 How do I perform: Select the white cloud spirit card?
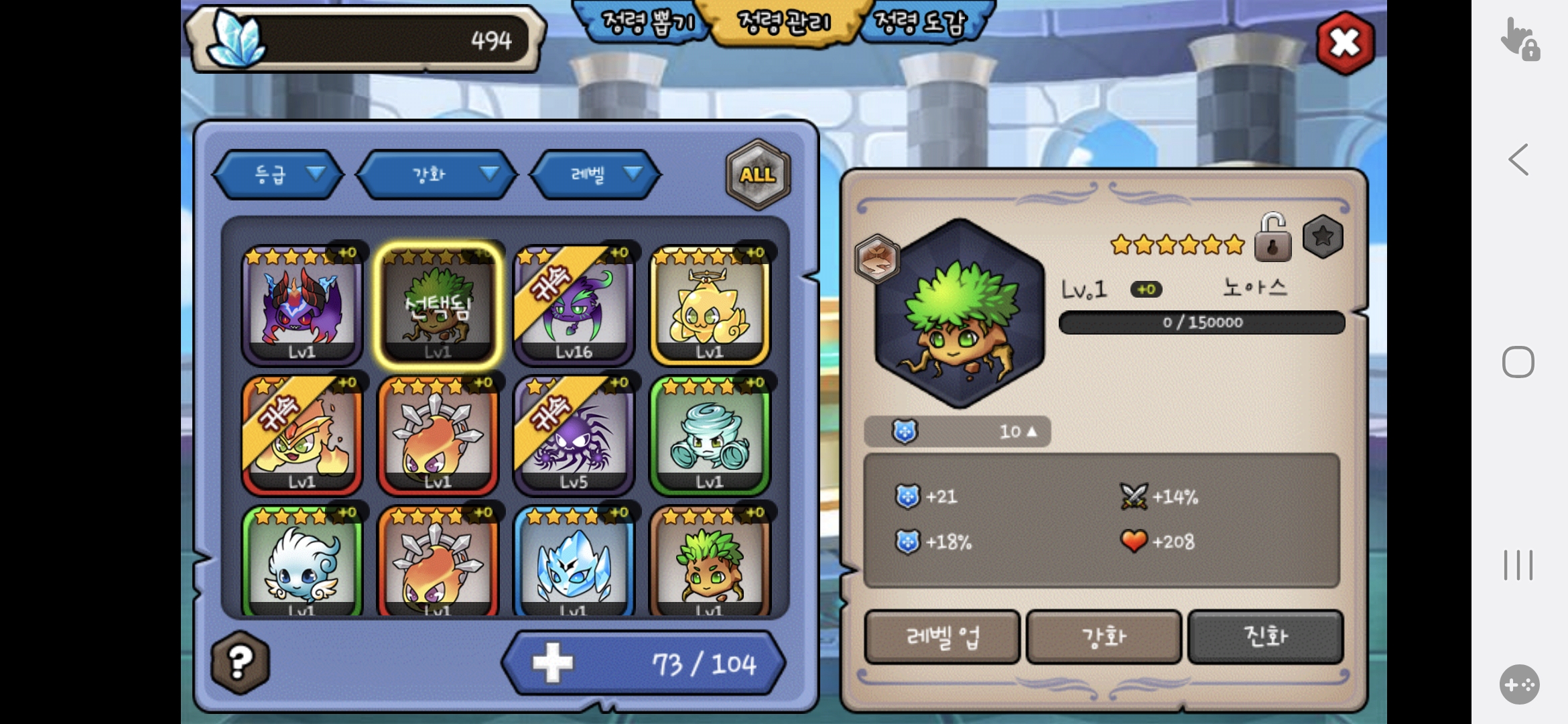point(302,563)
